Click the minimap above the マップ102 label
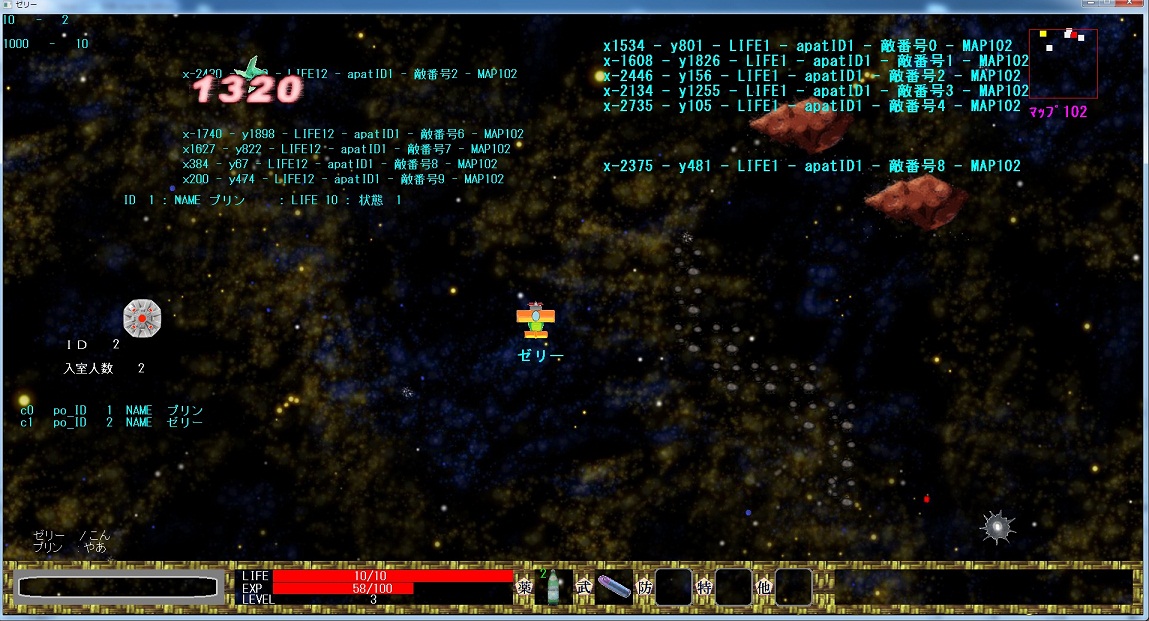 pyautogui.click(x=1063, y=63)
